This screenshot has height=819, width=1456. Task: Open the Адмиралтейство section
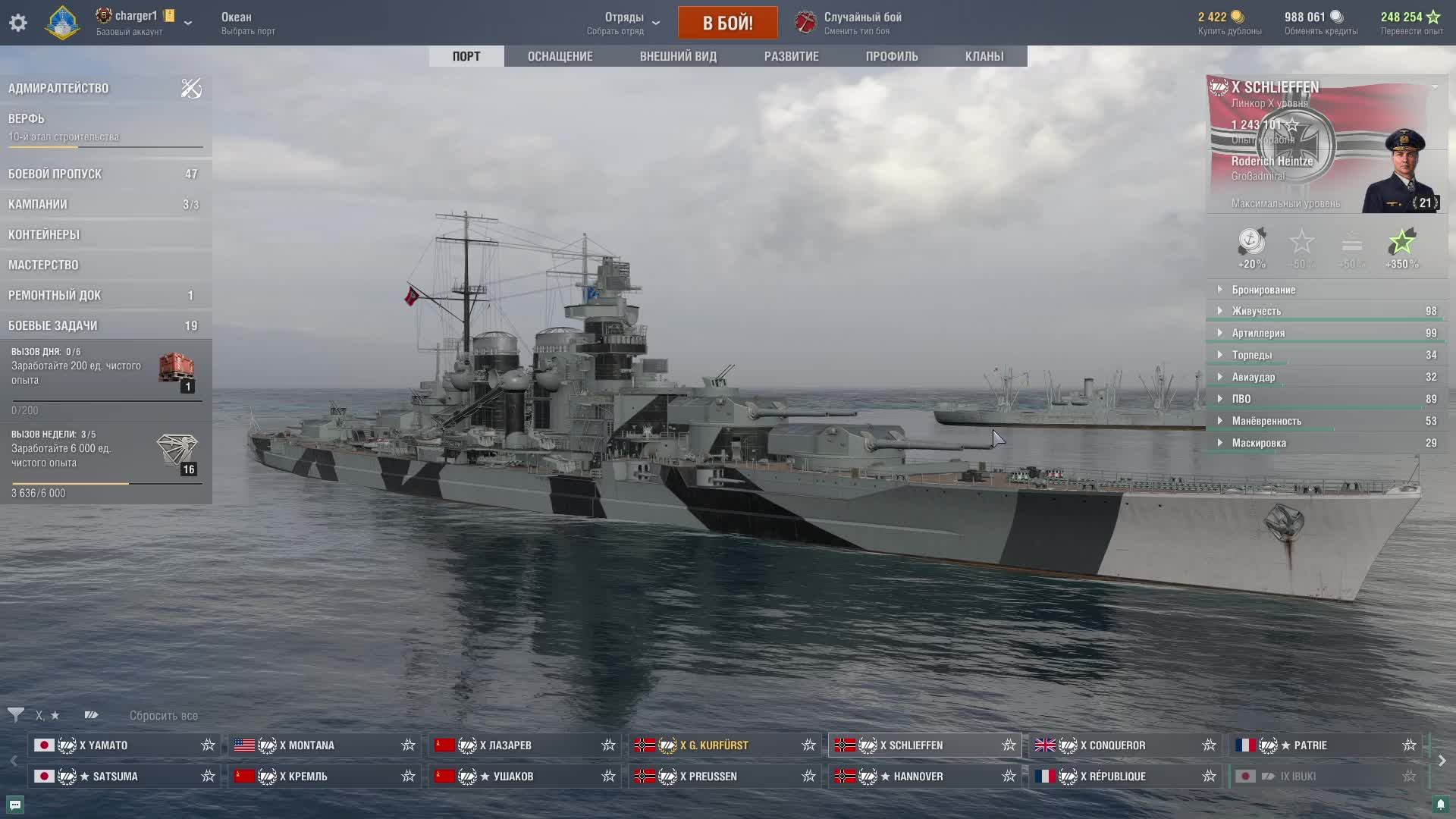click(x=58, y=88)
